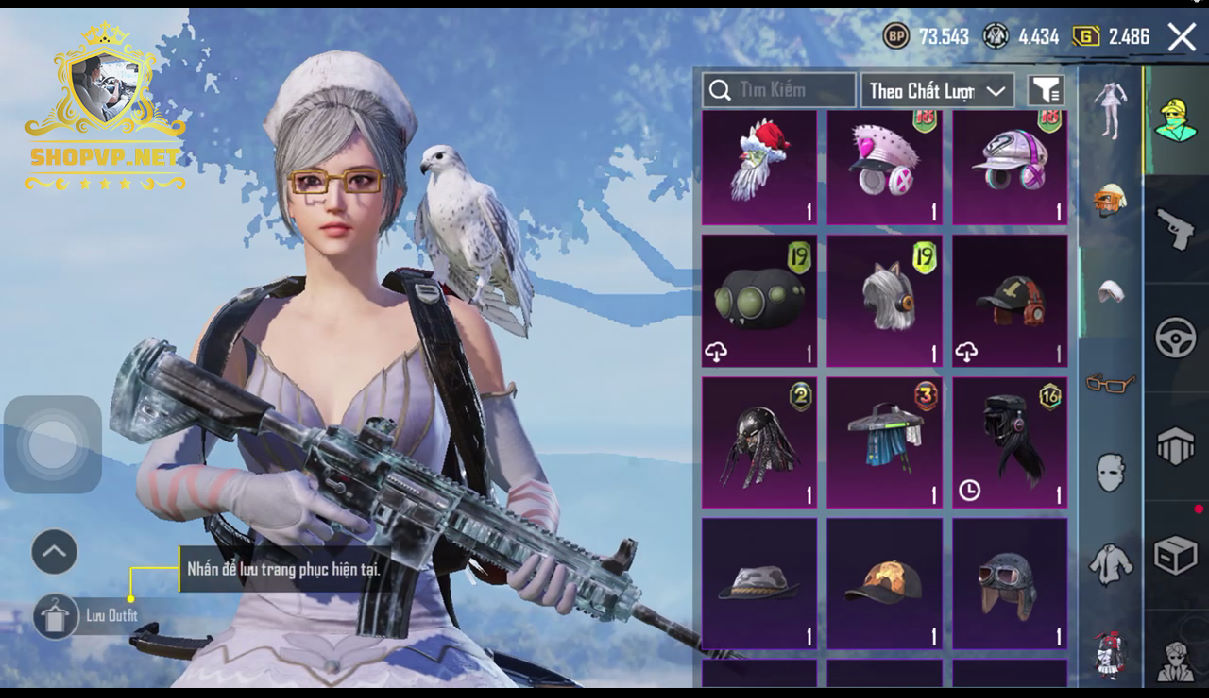Image resolution: width=1209 pixels, height=698 pixels.
Task: Click the Tìm Kiếm search field
Action: pyautogui.click(x=779, y=91)
